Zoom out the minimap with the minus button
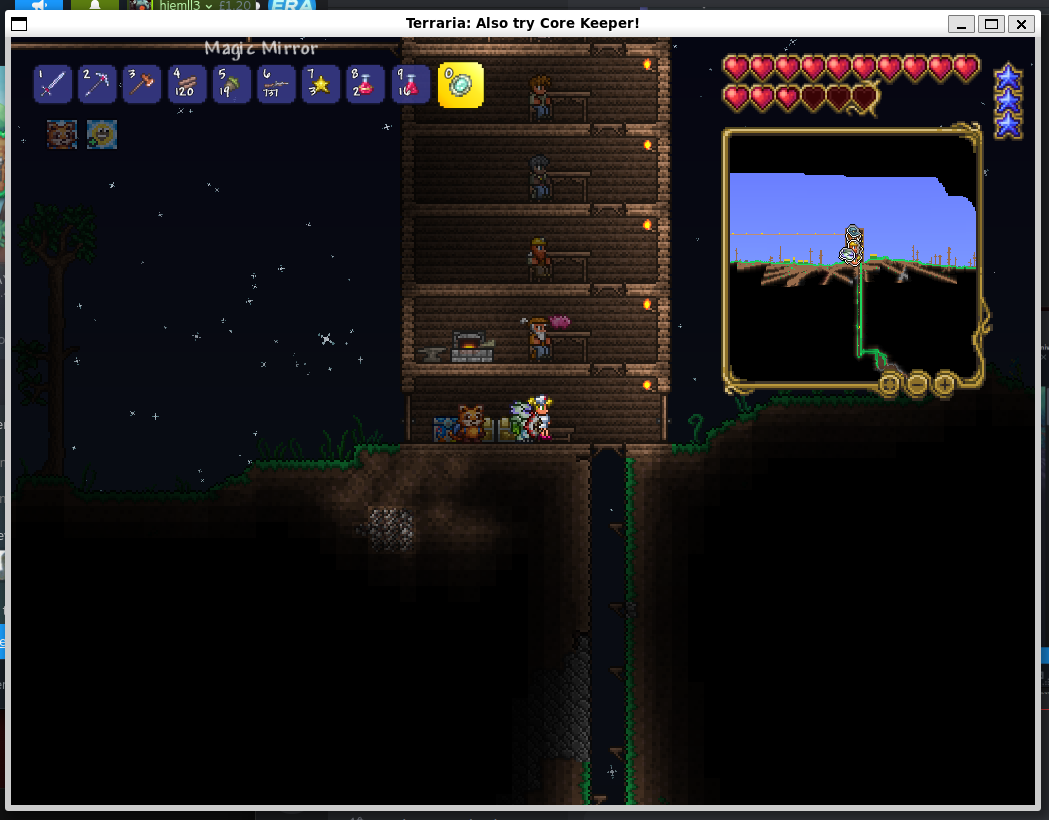1049x820 pixels. 916,383
